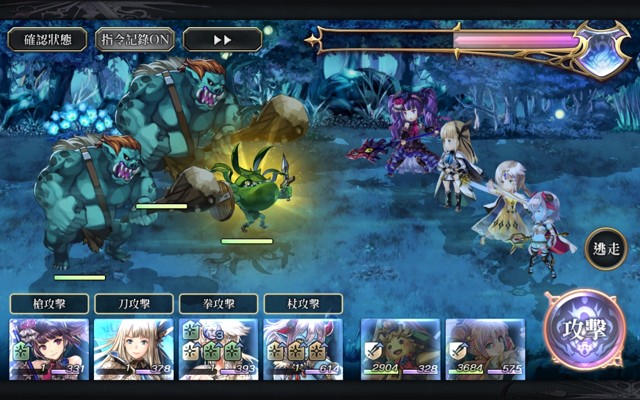Pick the dark-haired spear character portrait
The height and width of the screenshot is (400, 640).
48,349
